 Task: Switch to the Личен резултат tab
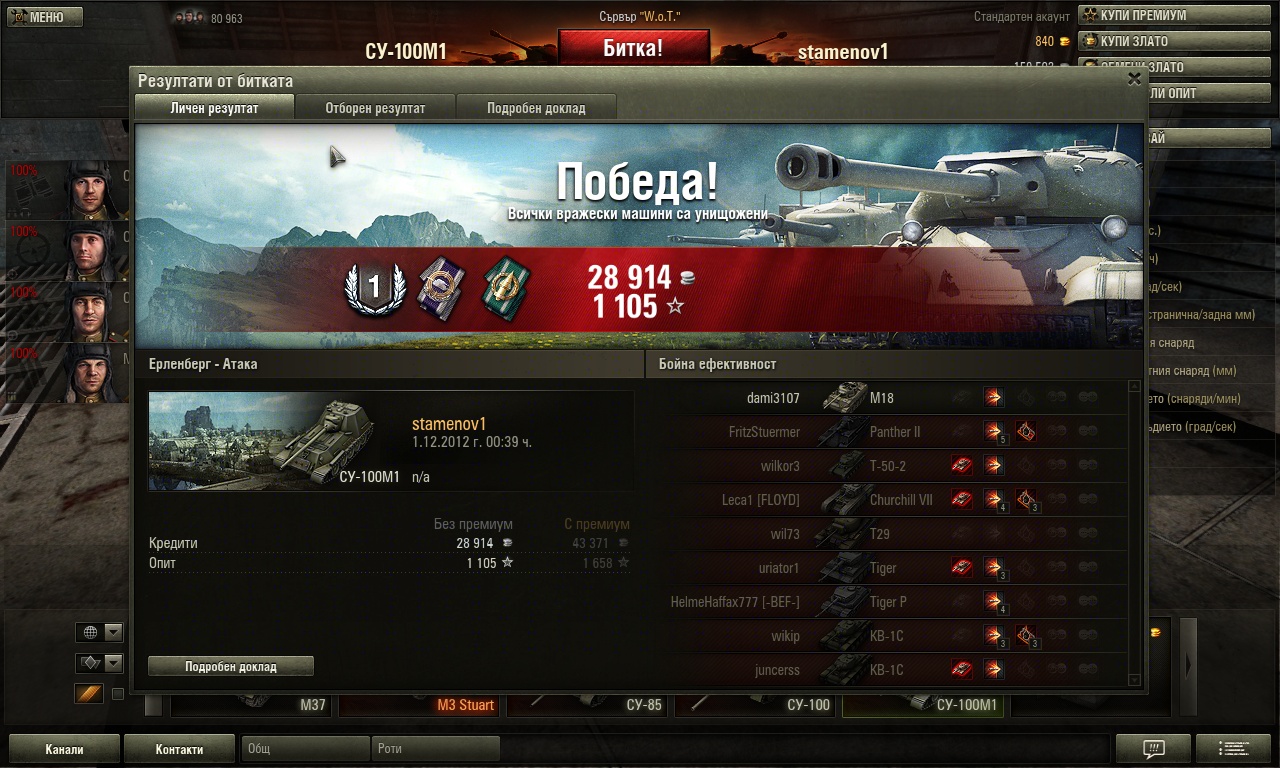pos(214,108)
